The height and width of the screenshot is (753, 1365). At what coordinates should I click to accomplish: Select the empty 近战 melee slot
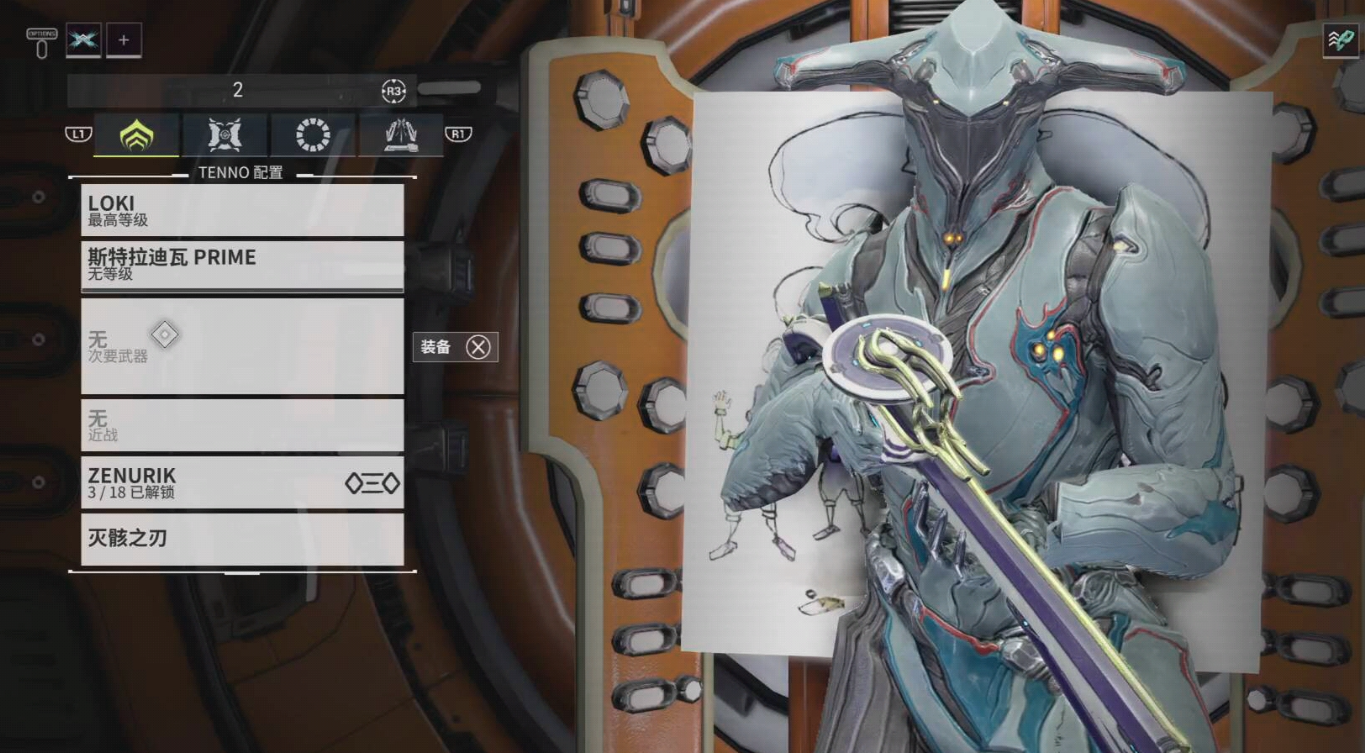242,425
